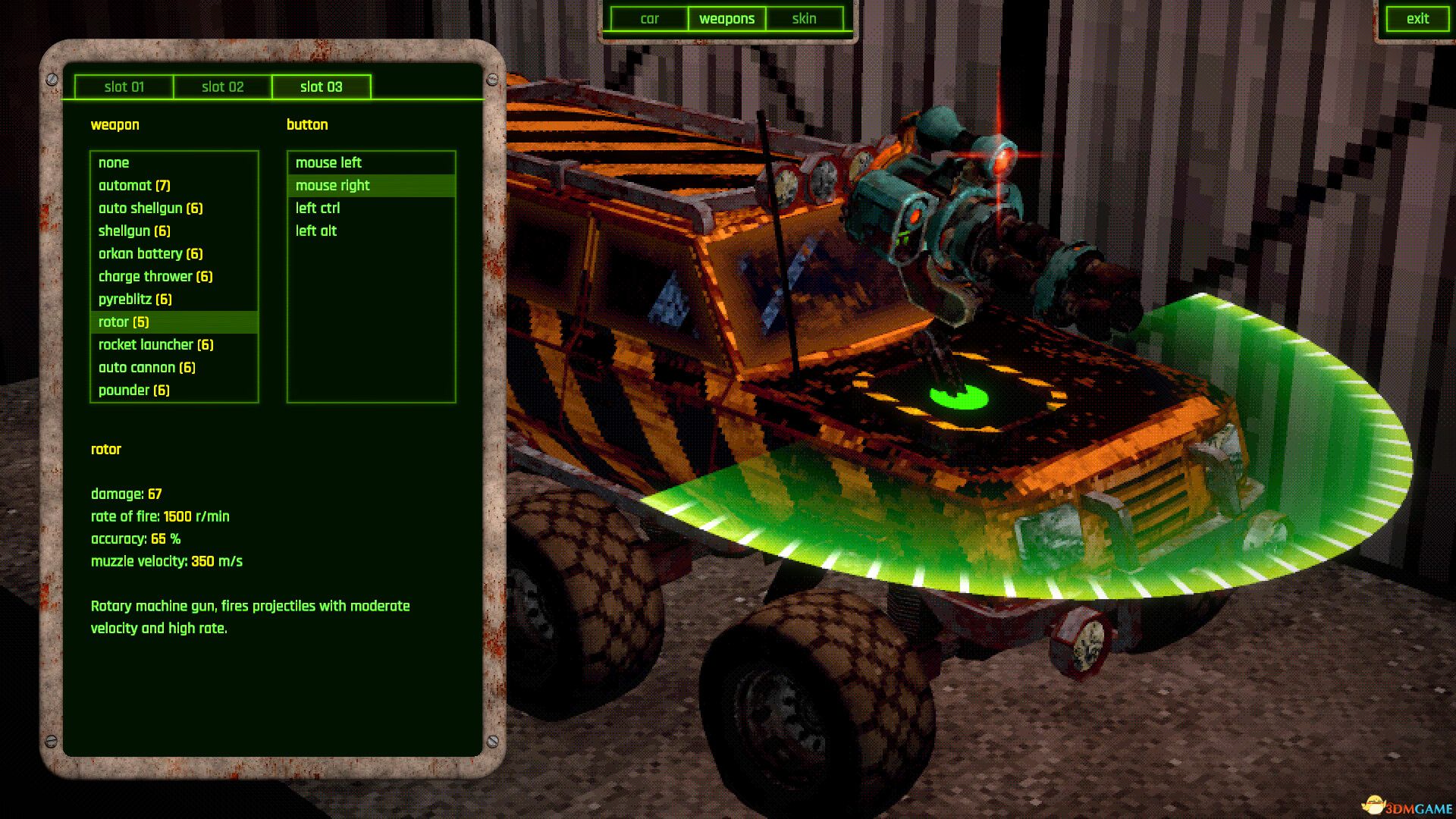Select the slot 03 tab
The height and width of the screenshot is (819, 1456).
coord(321,86)
